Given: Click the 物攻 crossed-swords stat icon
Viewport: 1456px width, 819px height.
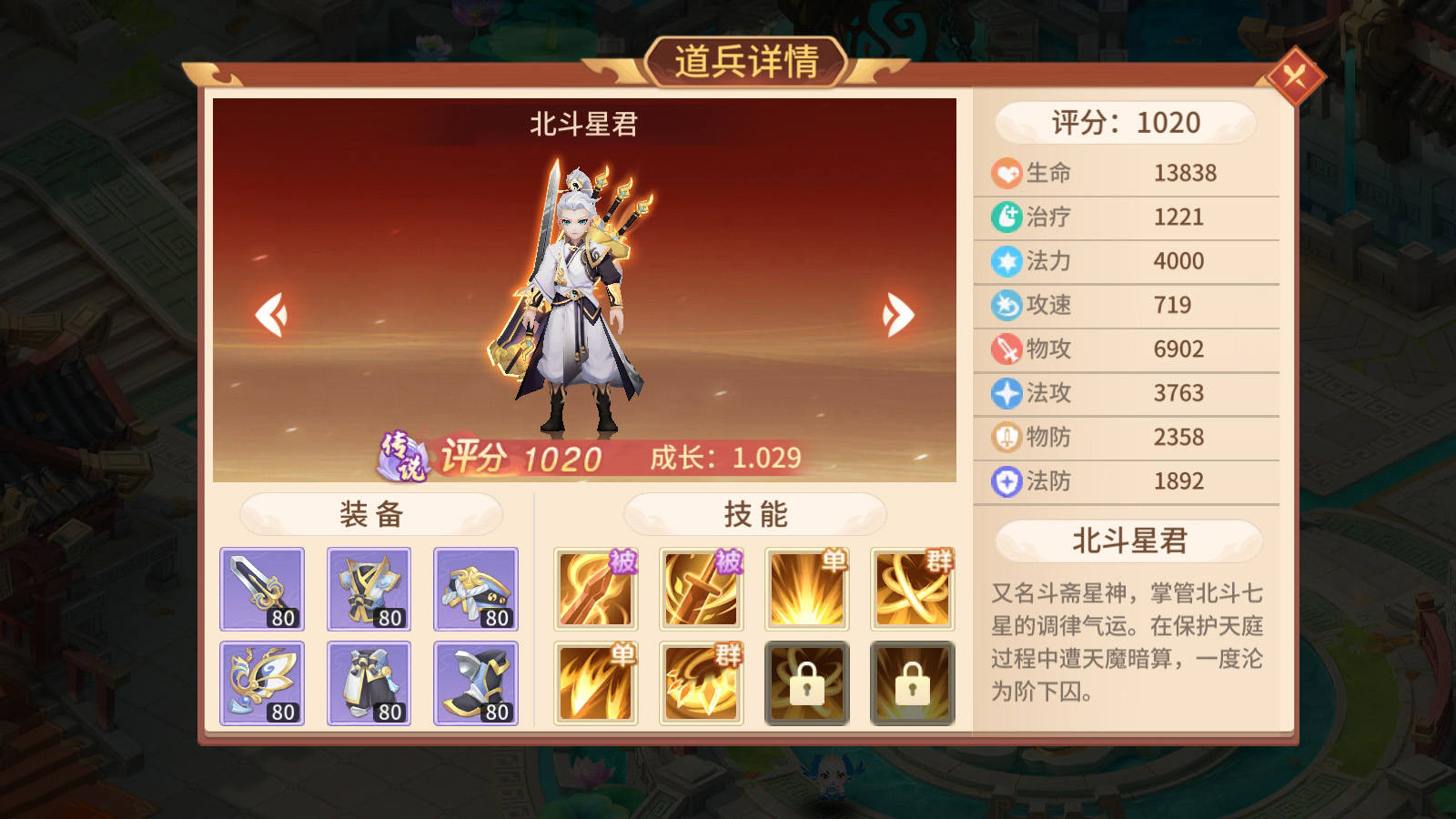Looking at the screenshot, I should point(1006,349).
